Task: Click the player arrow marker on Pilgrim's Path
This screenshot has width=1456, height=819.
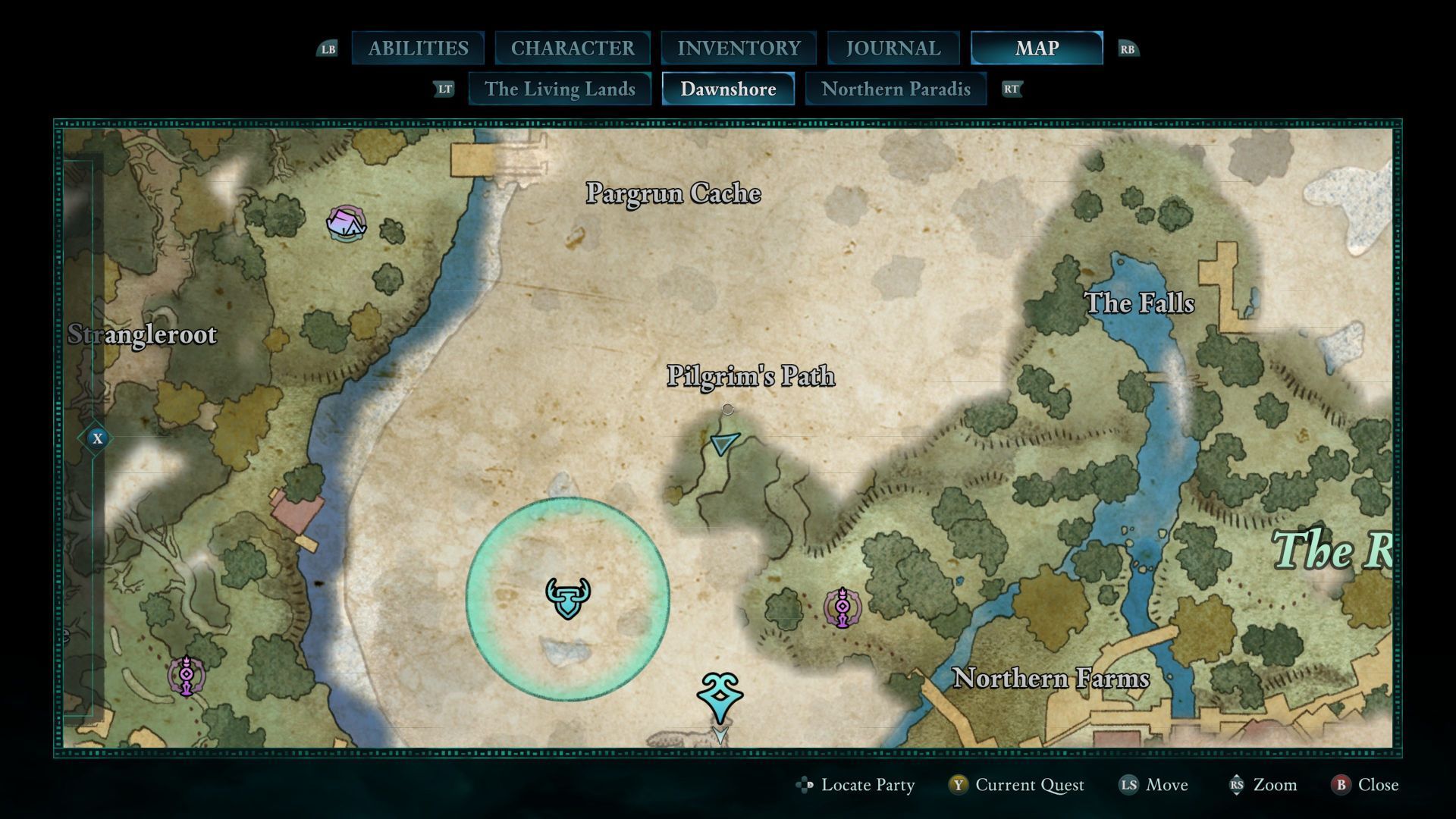Action: [724, 443]
